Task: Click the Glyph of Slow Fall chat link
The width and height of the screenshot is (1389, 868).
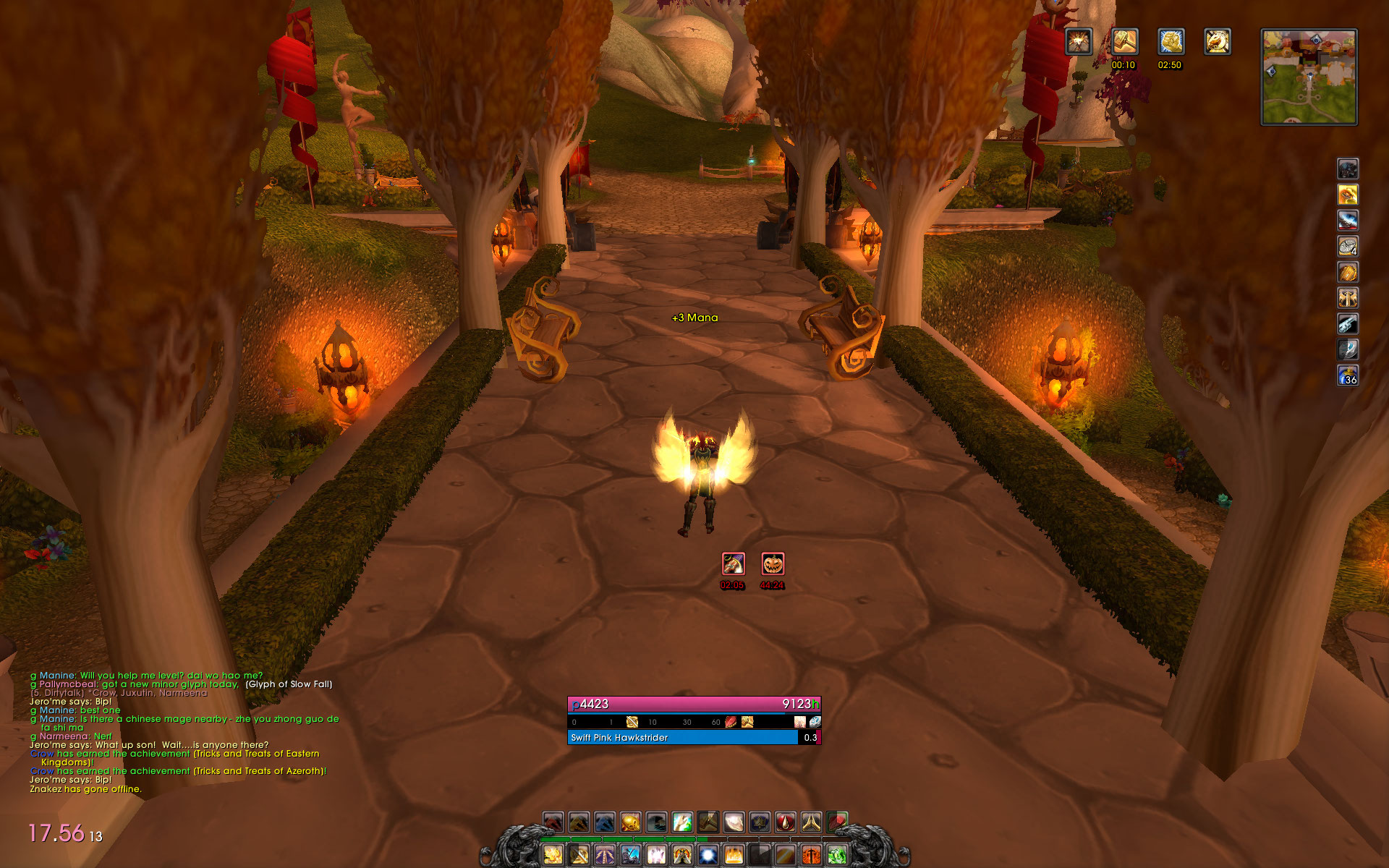Action: [289, 684]
